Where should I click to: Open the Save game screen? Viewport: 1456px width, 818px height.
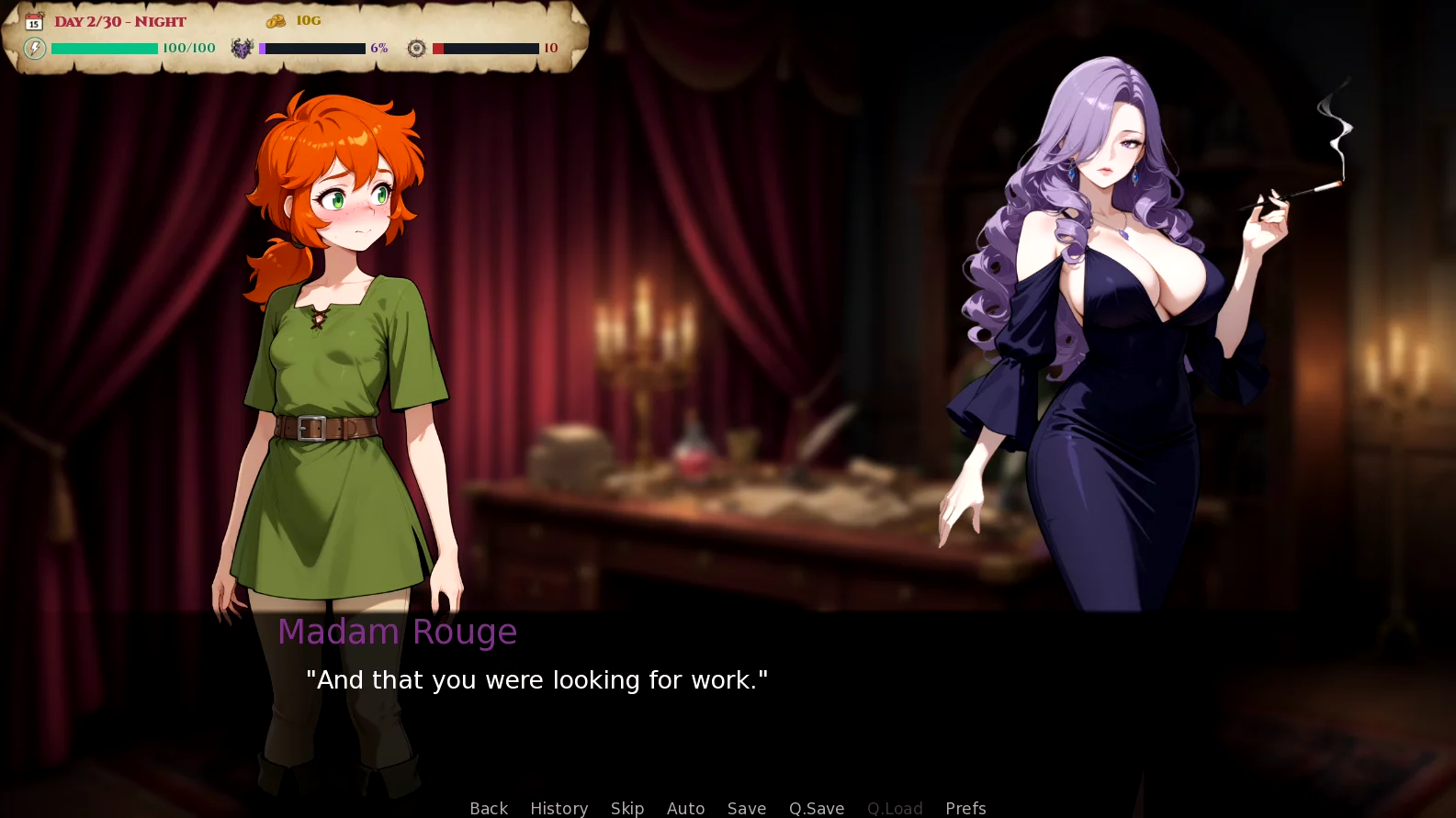[x=746, y=808]
